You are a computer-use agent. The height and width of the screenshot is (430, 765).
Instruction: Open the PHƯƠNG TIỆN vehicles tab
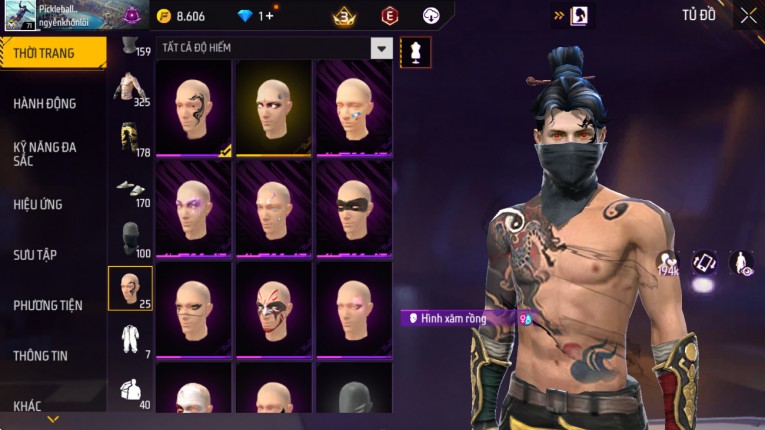[48, 305]
